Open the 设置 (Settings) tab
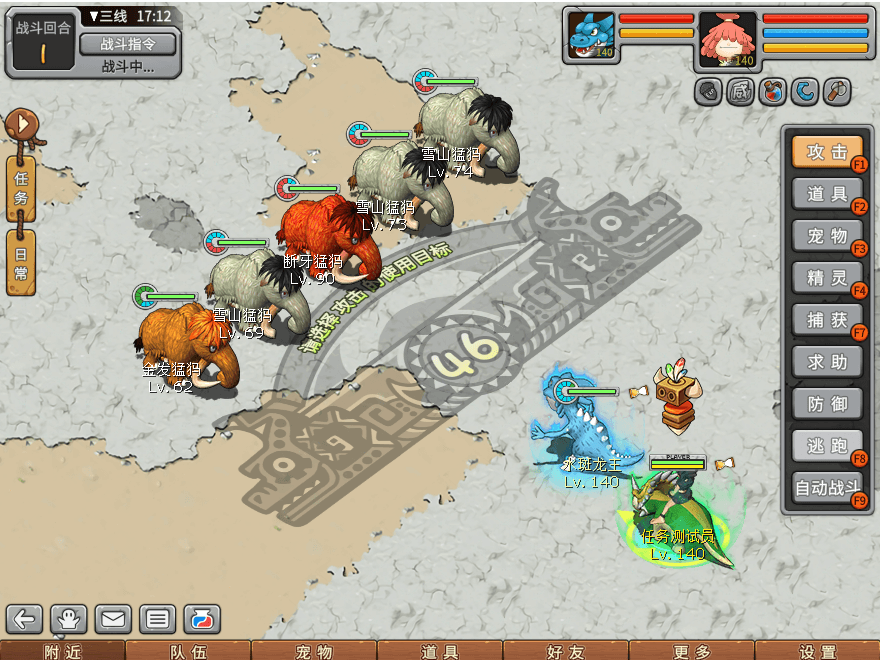880x660 pixels. (x=817, y=651)
